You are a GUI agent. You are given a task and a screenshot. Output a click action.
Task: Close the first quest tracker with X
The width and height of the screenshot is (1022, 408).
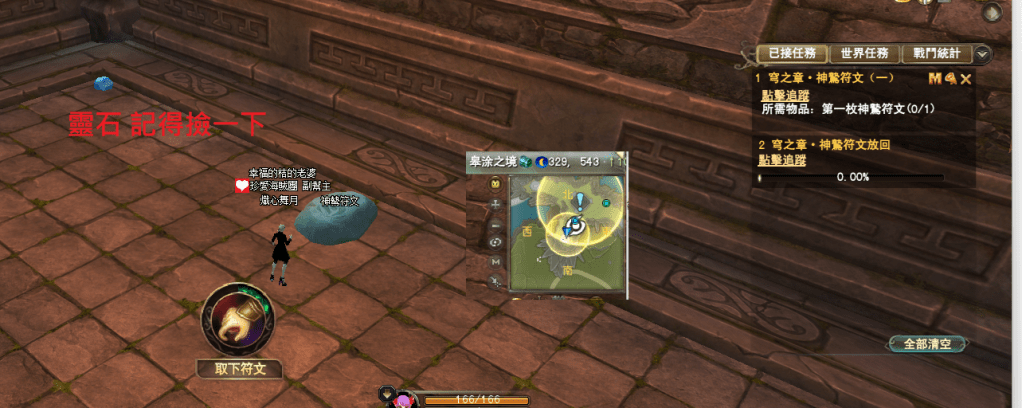pos(966,78)
